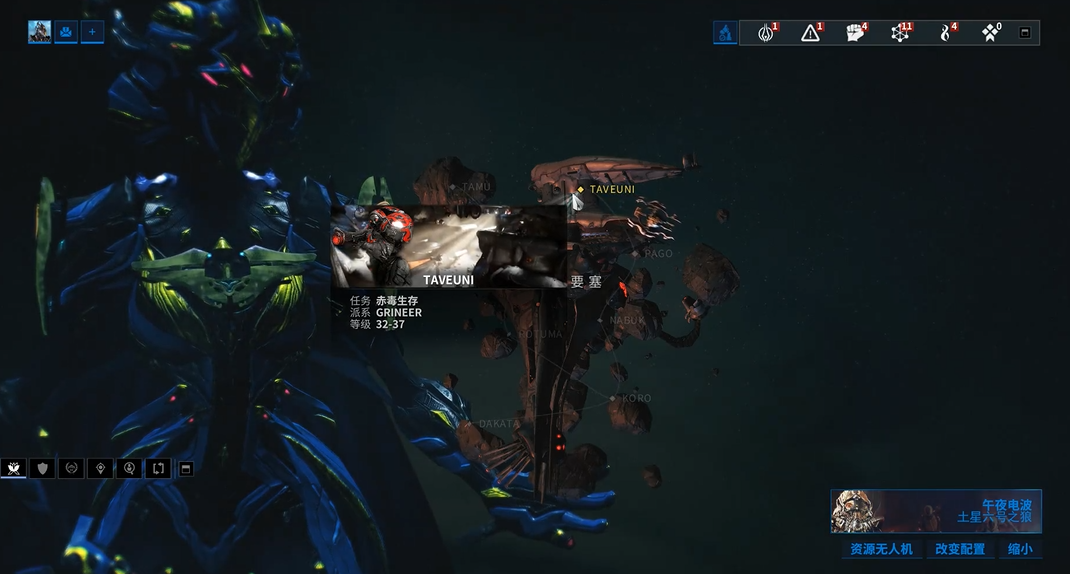This screenshot has width=1070, height=574.
Task: Open the flame icon with badge 4
Action: (x=945, y=33)
